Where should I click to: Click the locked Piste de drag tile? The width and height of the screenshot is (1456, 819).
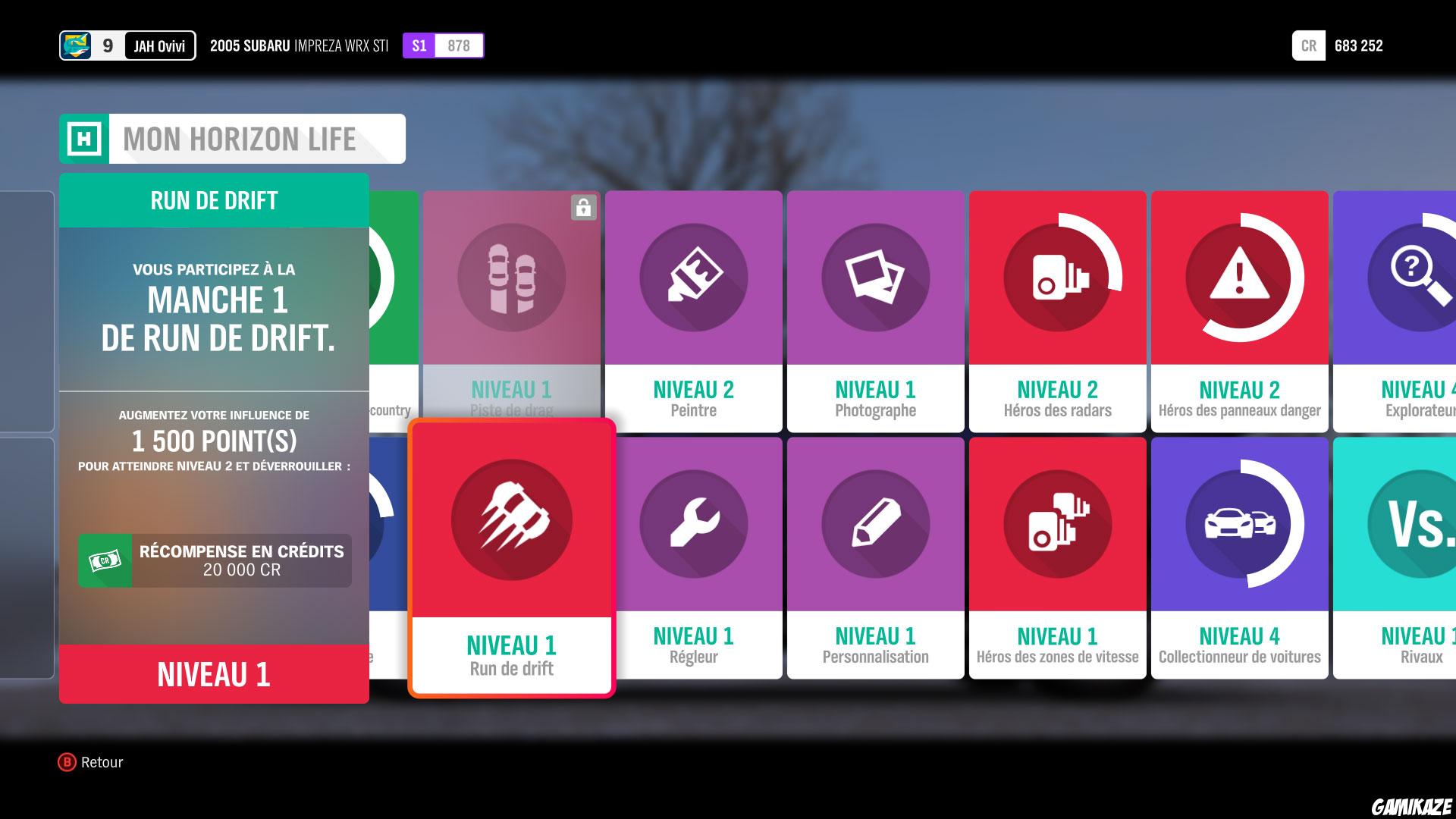pyautogui.click(x=512, y=278)
